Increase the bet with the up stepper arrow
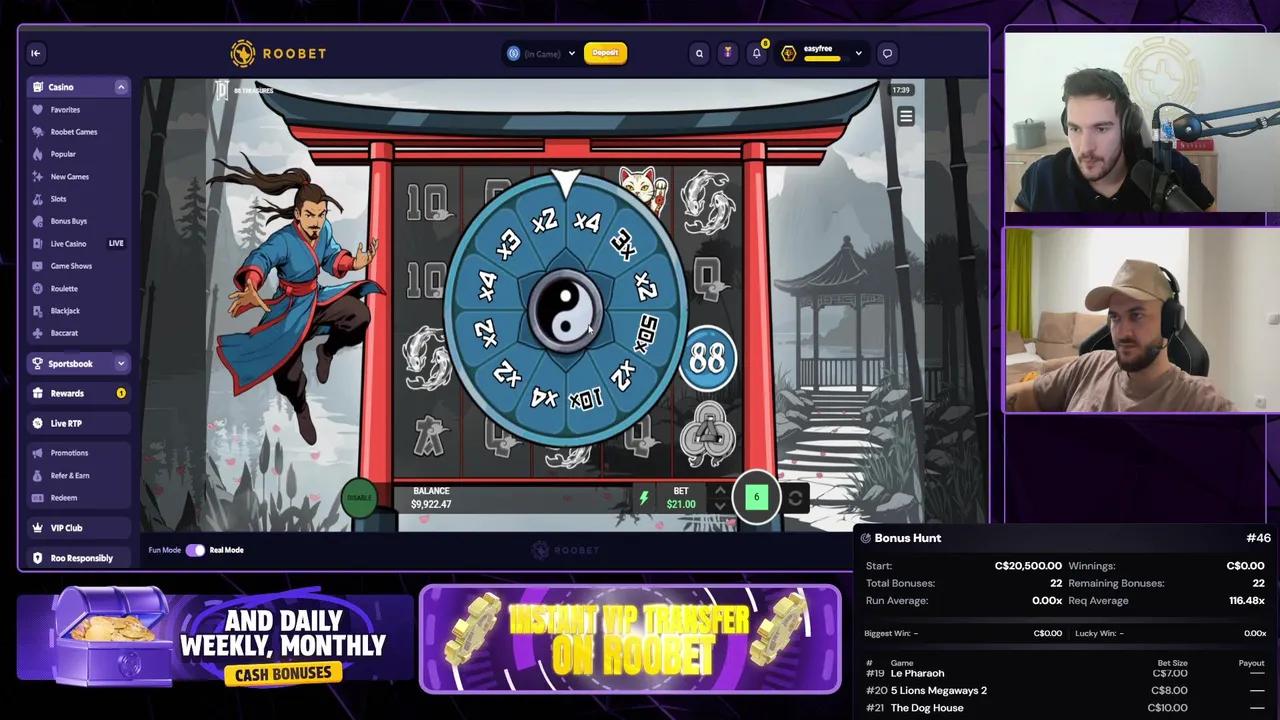Image resolution: width=1280 pixels, height=720 pixels. point(720,490)
